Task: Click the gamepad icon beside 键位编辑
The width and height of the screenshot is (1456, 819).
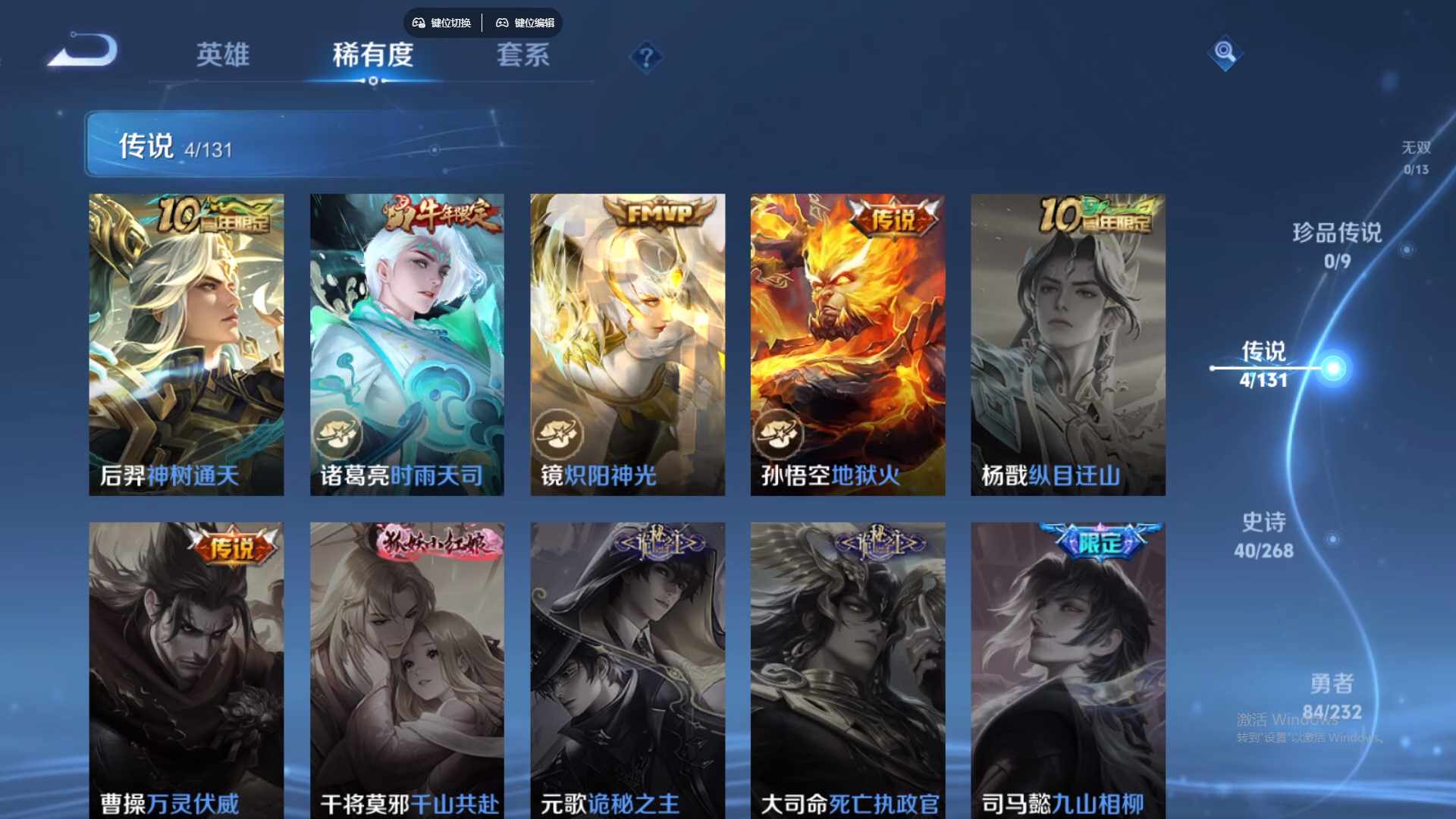Action: pos(501,23)
